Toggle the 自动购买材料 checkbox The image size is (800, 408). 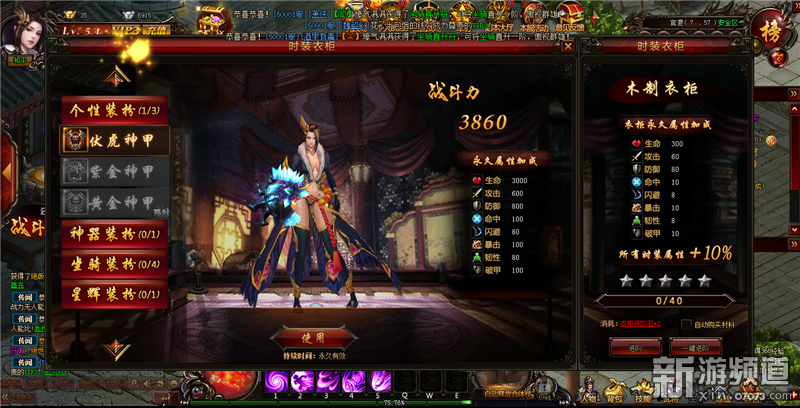686,324
